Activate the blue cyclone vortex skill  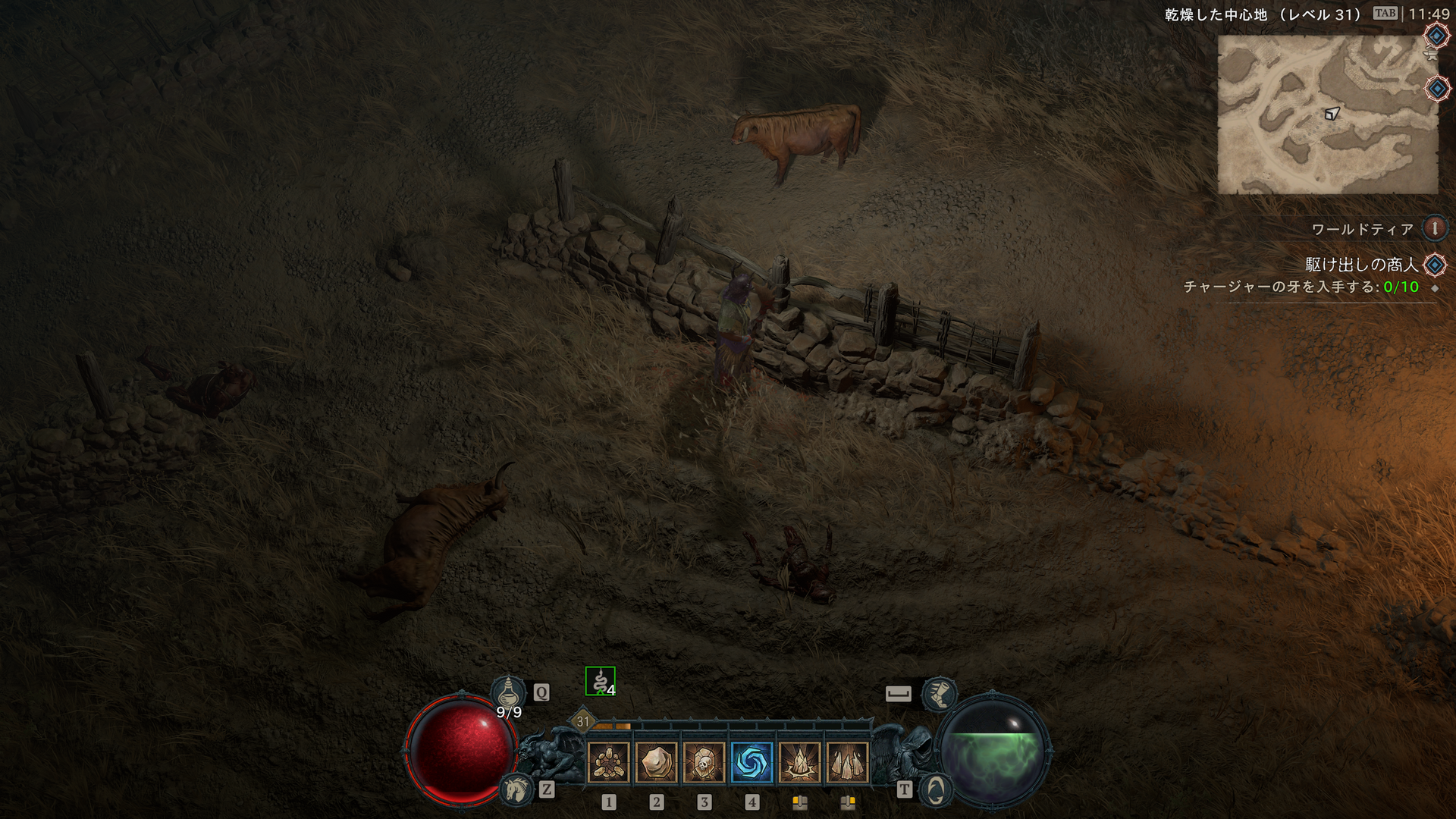coord(752,762)
